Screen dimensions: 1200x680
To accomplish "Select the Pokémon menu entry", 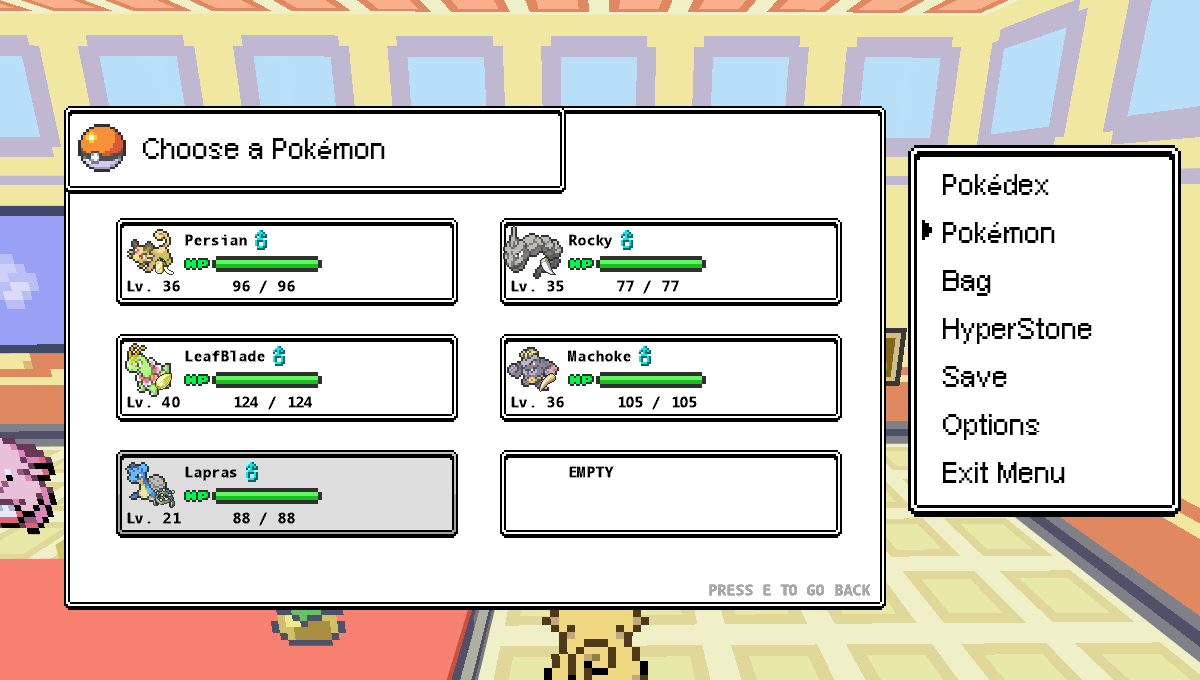I will pyautogui.click(x=998, y=234).
